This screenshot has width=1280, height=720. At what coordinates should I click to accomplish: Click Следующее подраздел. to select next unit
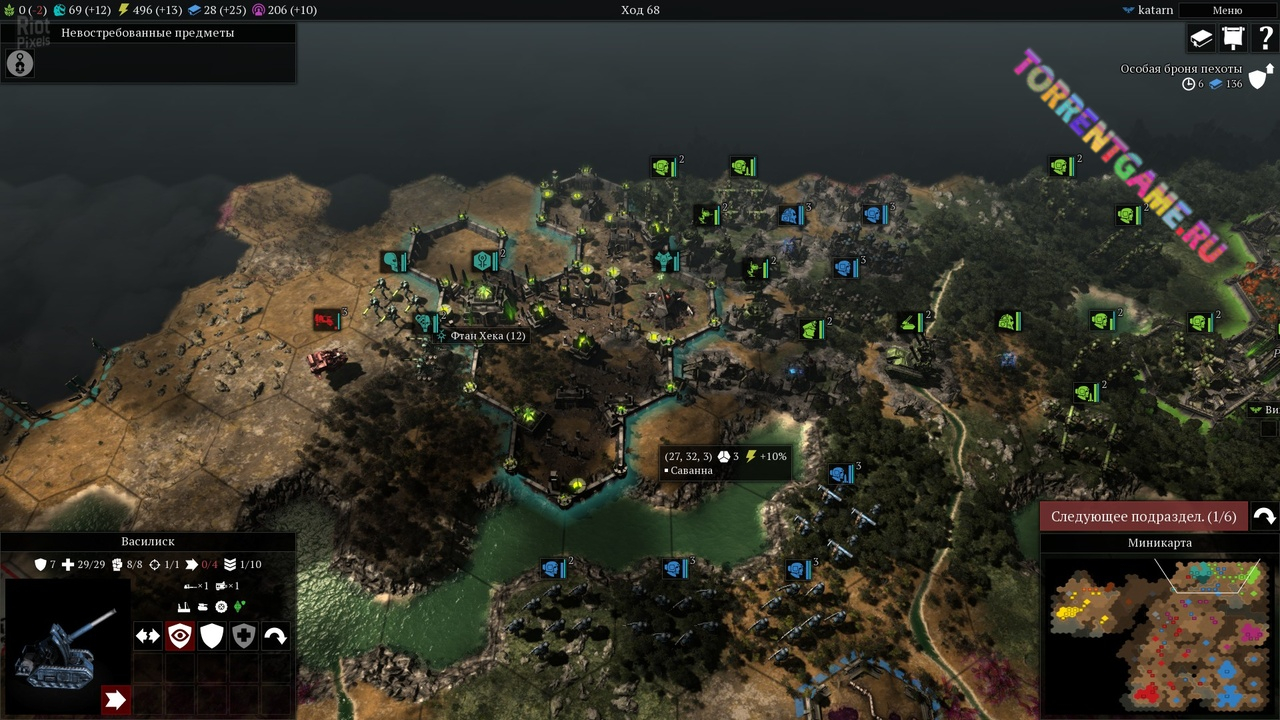click(1143, 516)
